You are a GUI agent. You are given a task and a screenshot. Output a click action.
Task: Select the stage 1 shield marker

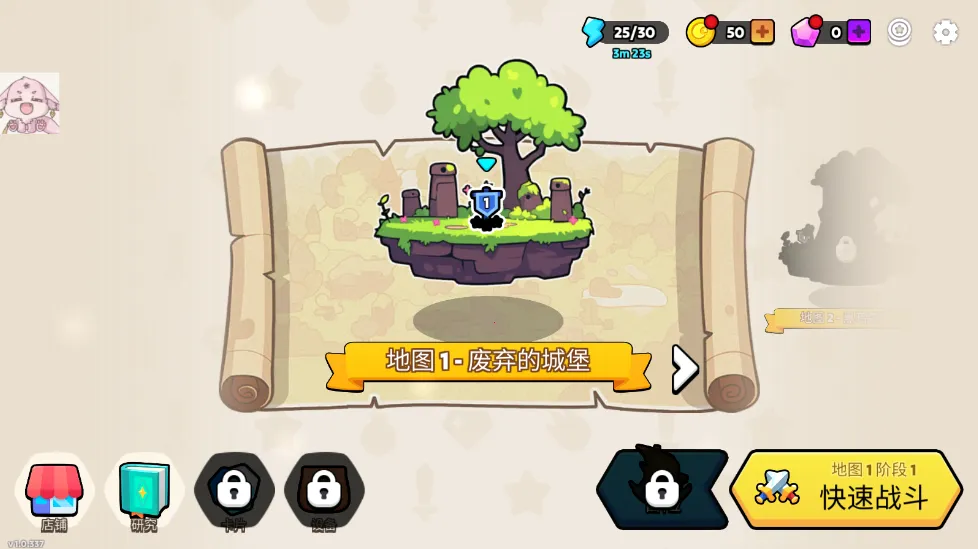[x=486, y=204]
